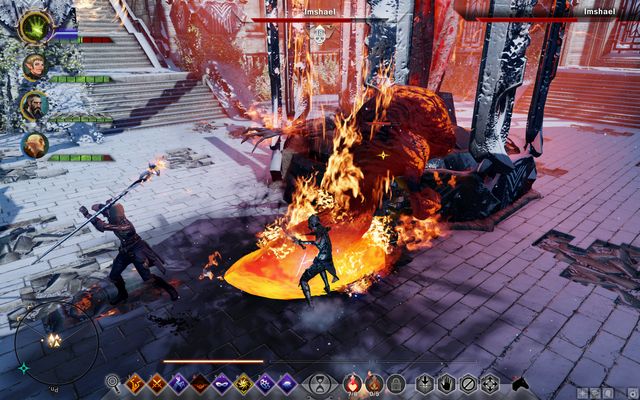The height and width of the screenshot is (400, 640).
Task: Use the hourglass tactical pause icon
Action: [x=319, y=383]
